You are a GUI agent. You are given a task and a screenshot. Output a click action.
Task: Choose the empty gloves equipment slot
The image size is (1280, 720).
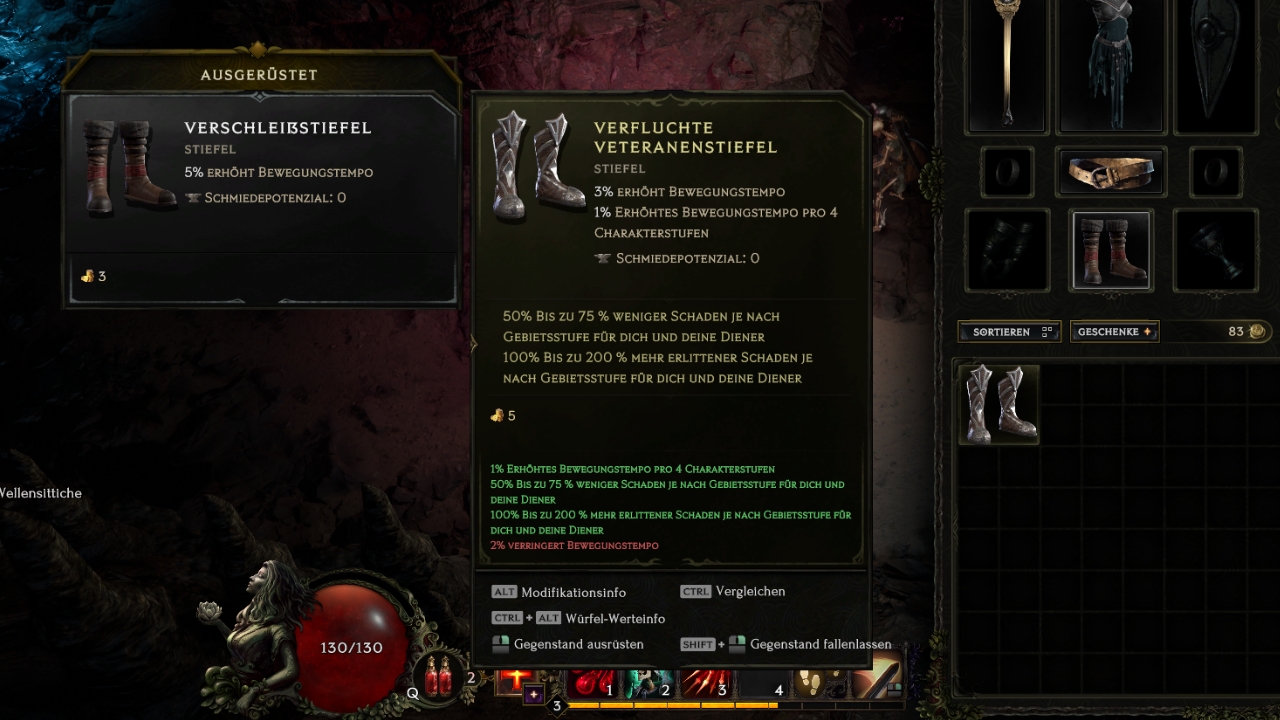pos(1007,250)
